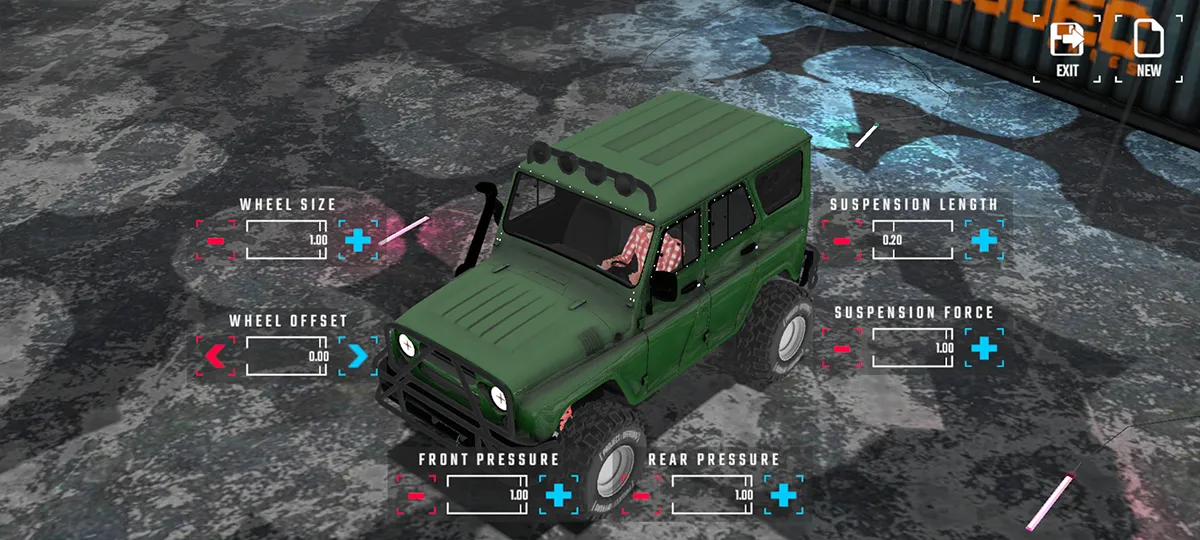This screenshot has width=1200, height=540.
Task: Reduce rear pressure with the minus button
Action: (x=642, y=495)
